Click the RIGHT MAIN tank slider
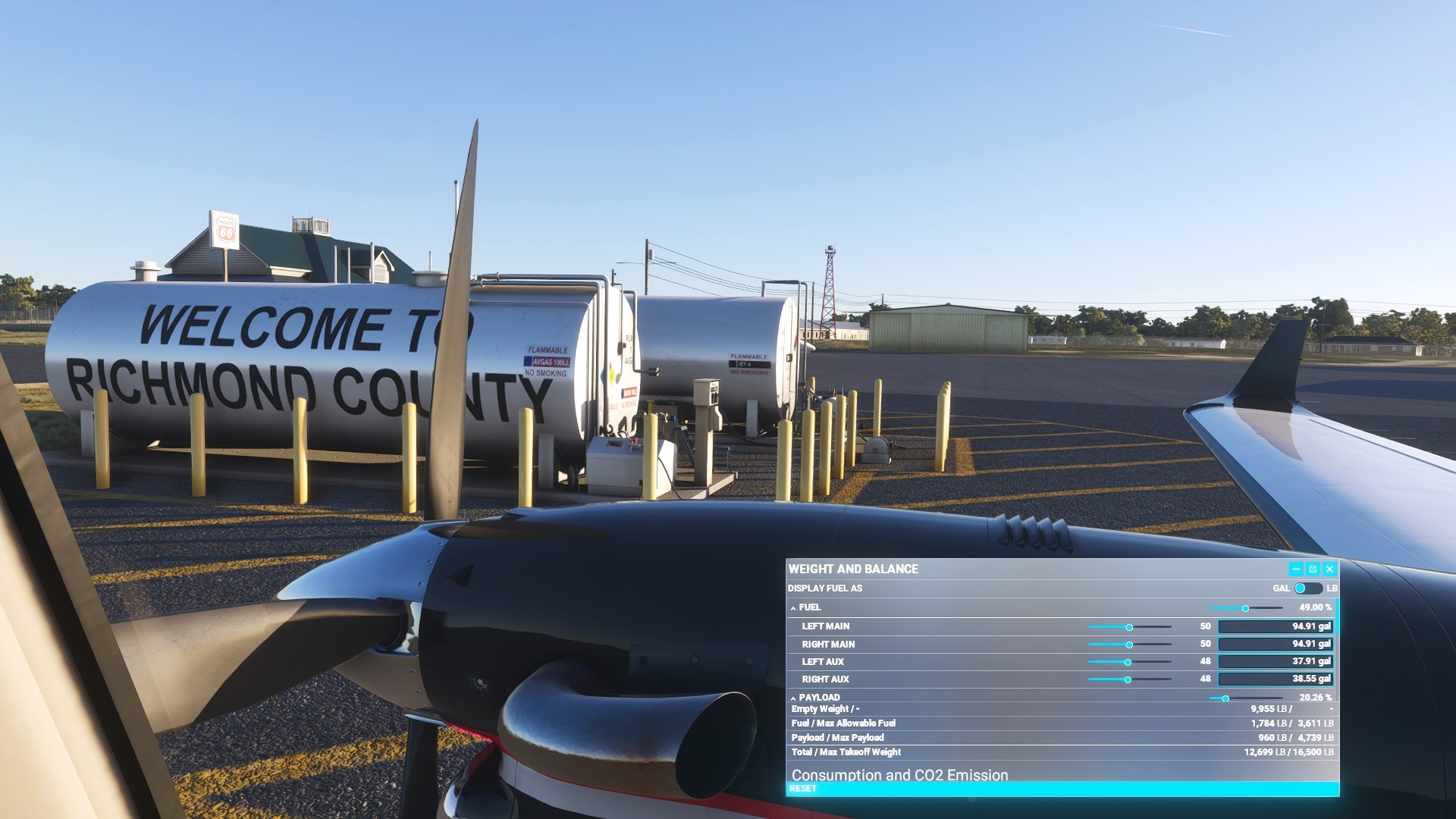 point(1129,645)
